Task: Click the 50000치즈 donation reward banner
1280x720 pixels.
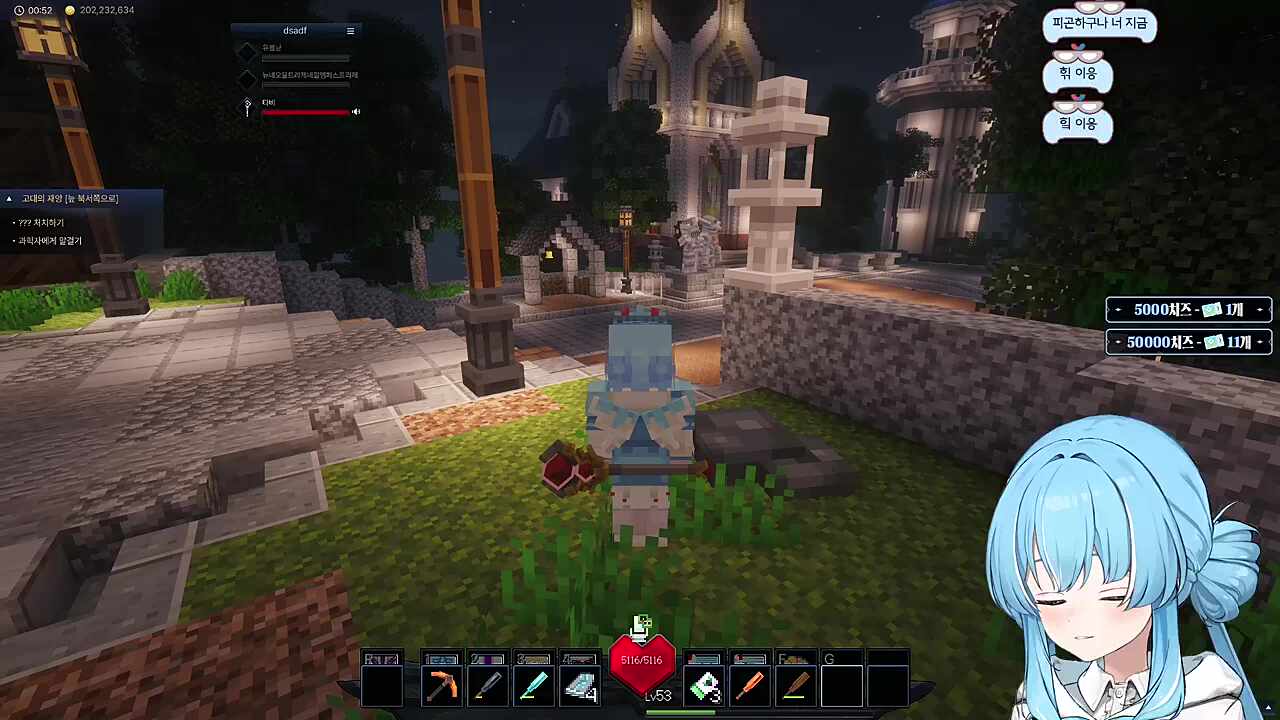Action: (1188, 342)
